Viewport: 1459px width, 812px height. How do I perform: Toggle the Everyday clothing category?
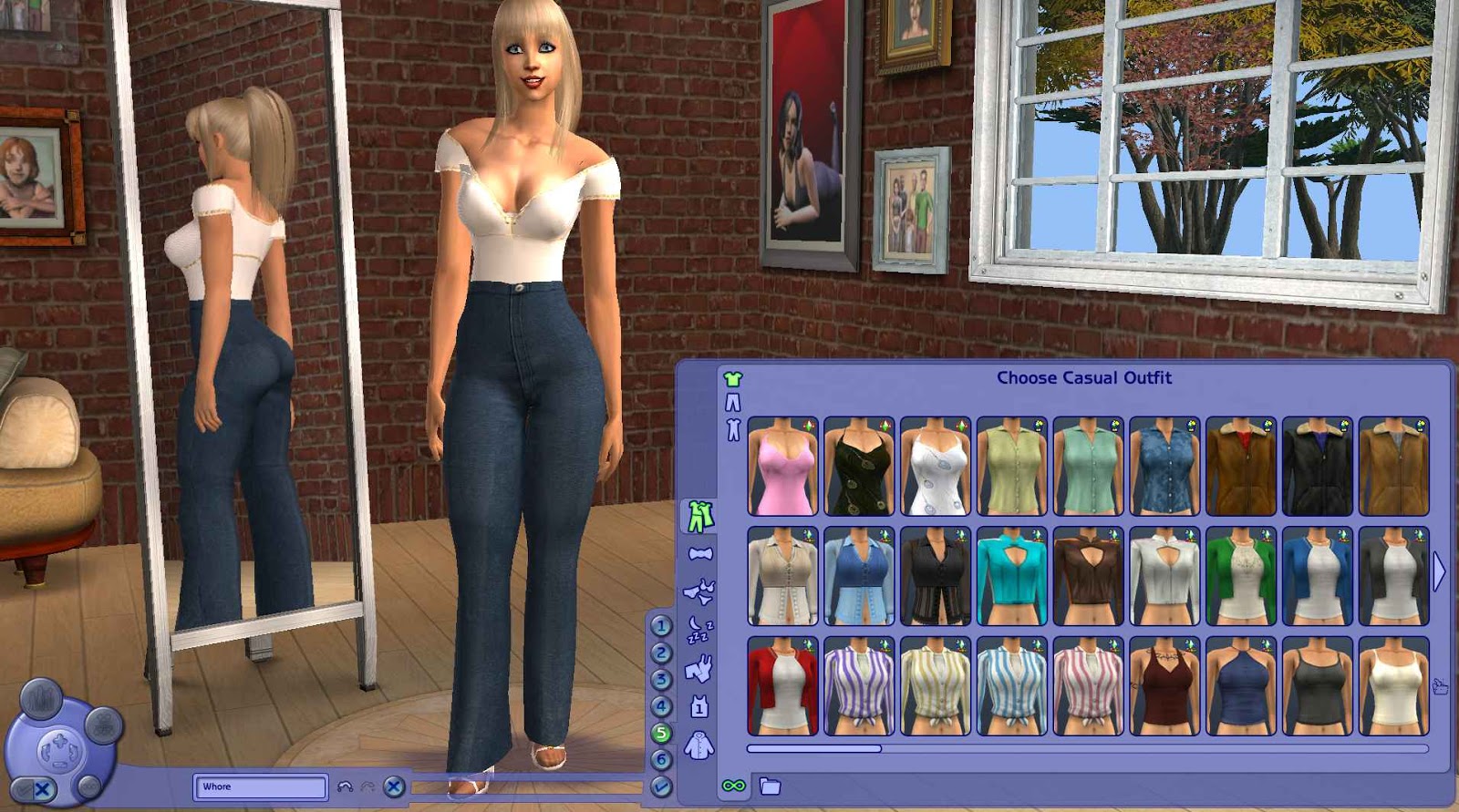(x=701, y=514)
